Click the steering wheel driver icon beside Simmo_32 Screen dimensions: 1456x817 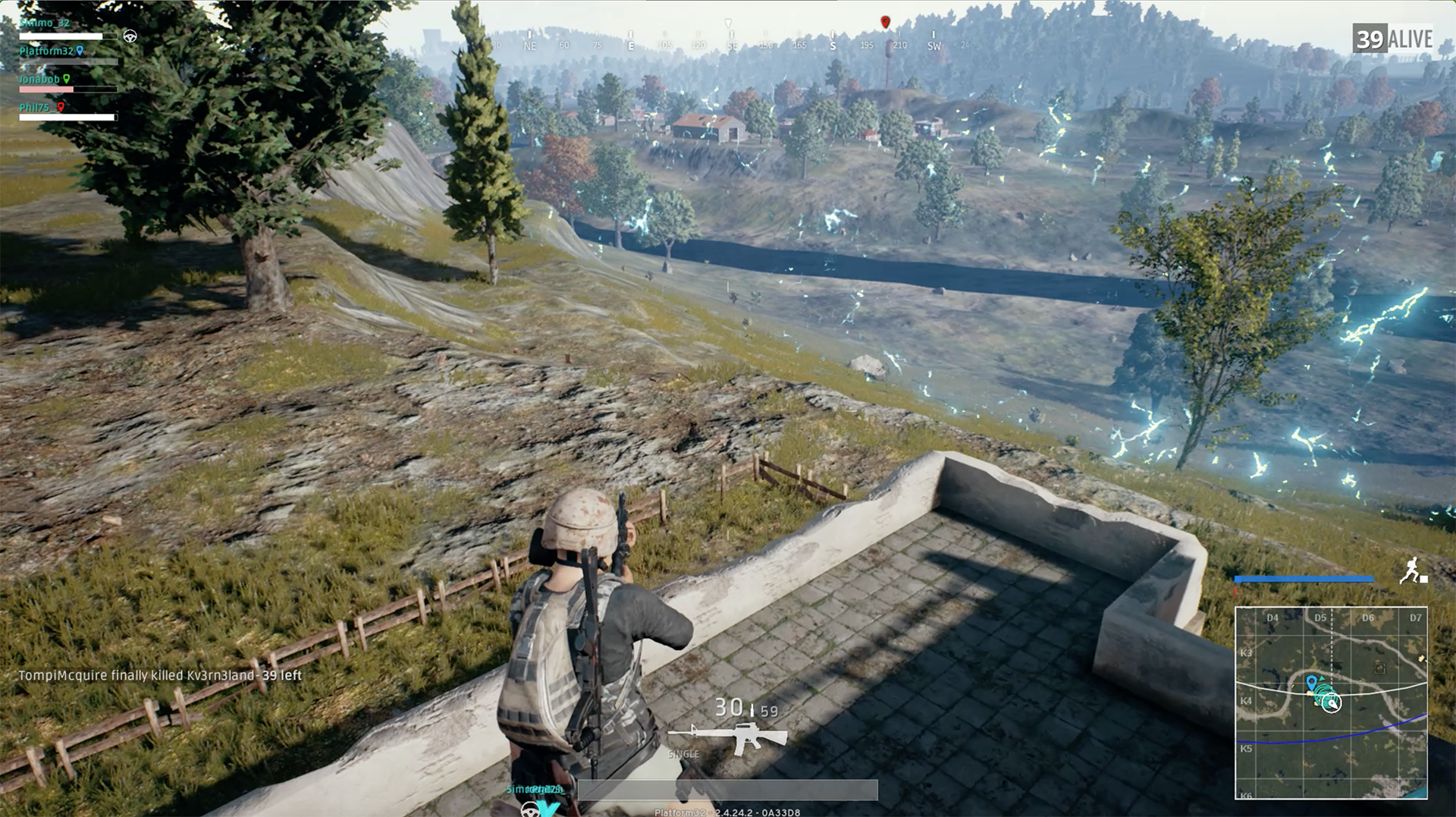pos(130,36)
